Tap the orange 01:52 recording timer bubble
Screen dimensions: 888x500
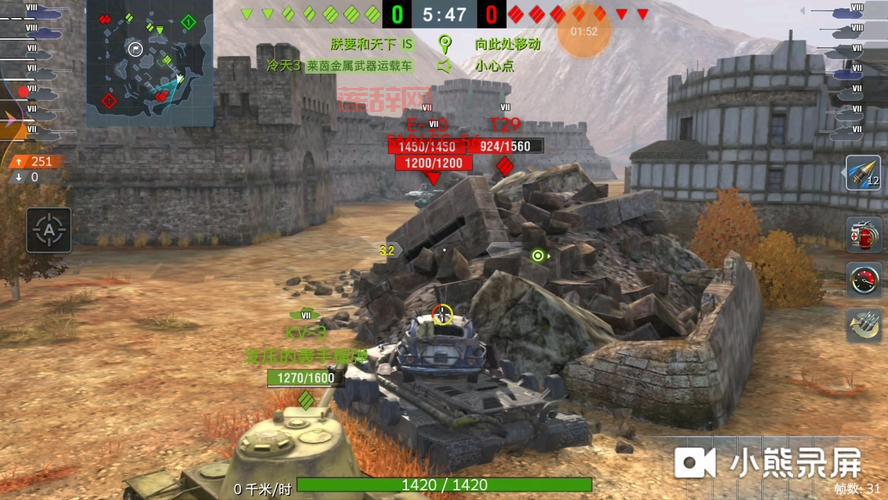click(x=584, y=31)
